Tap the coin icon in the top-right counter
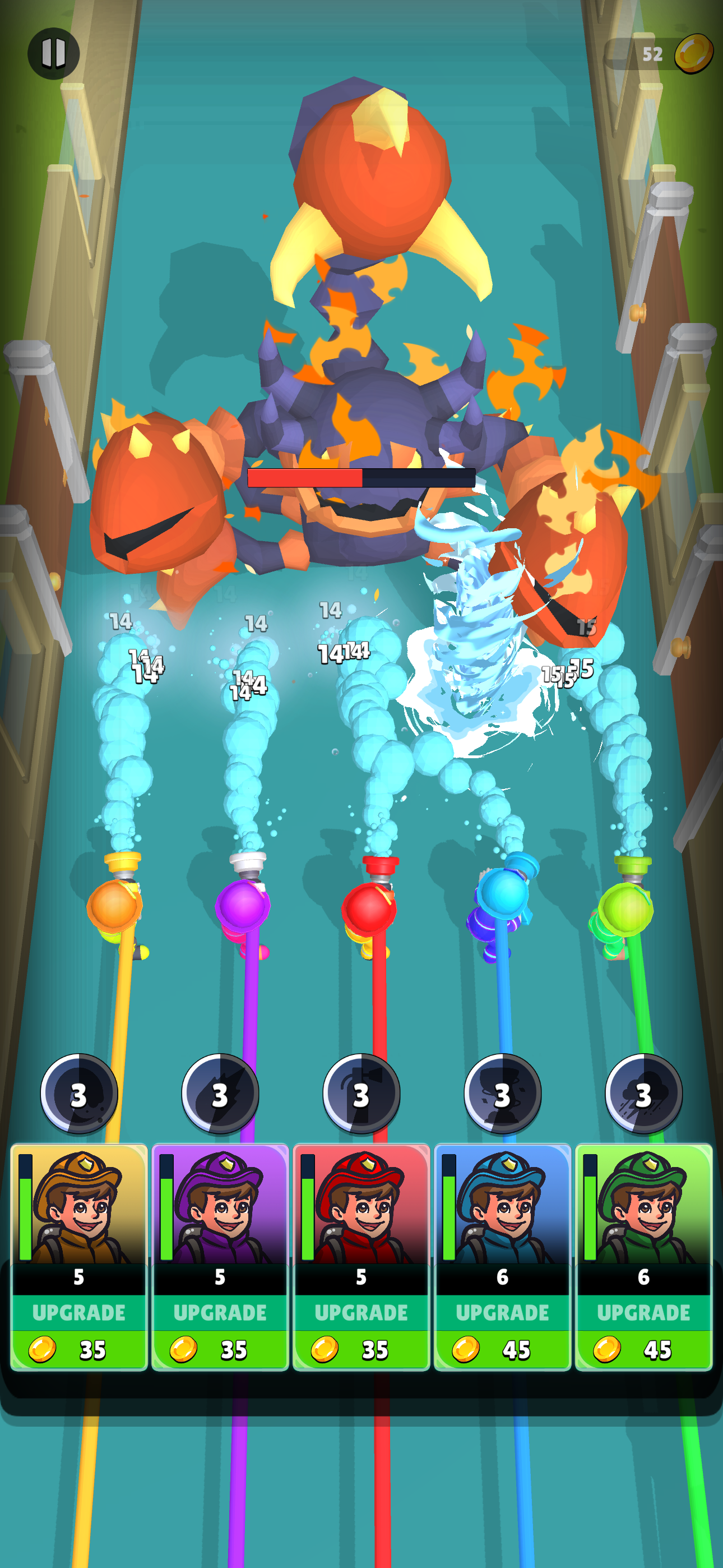The image size is (723, 1568). tap(696, 54)
